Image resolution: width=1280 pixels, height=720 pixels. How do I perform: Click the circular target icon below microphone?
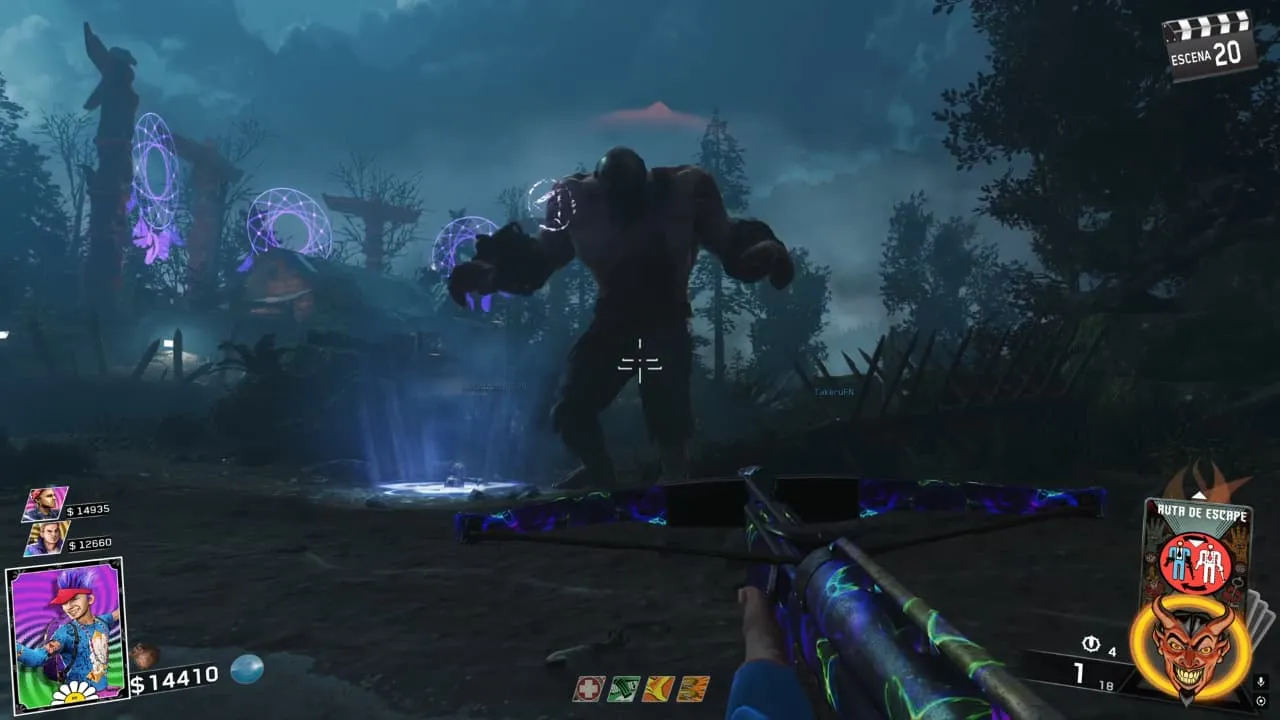click(x=1261, y=702)
